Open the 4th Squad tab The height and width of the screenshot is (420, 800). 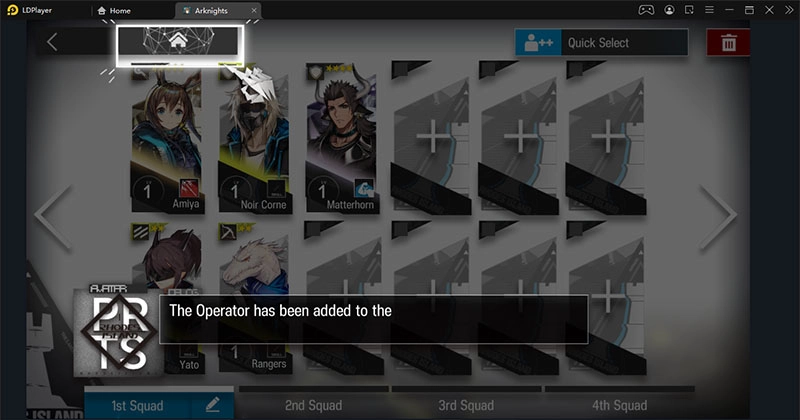click(x=619, y=405)
